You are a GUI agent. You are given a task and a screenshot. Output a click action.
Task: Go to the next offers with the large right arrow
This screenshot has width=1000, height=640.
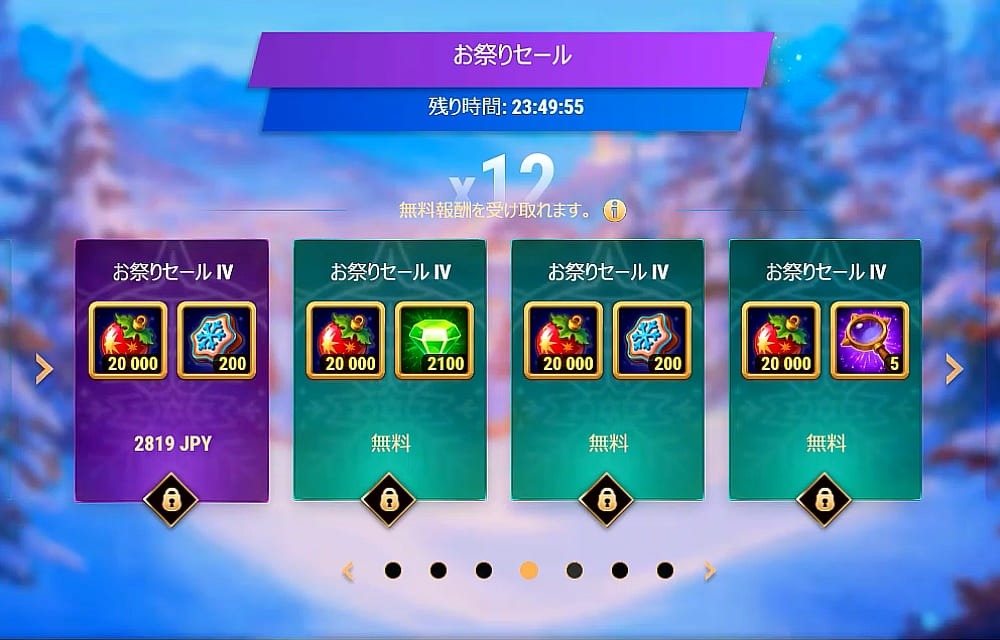point(955,370)
